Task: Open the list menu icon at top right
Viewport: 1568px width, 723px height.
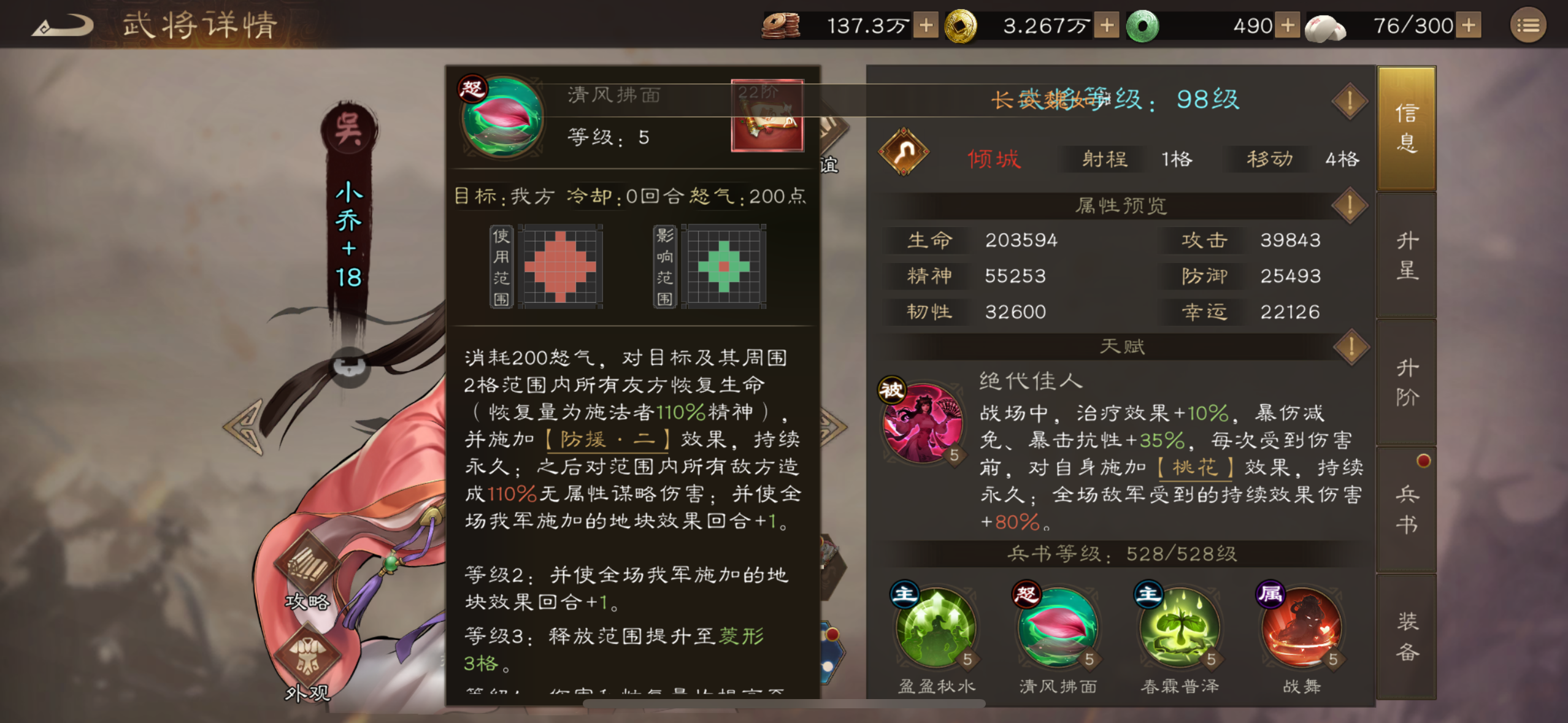Action: pos(1529,26)
